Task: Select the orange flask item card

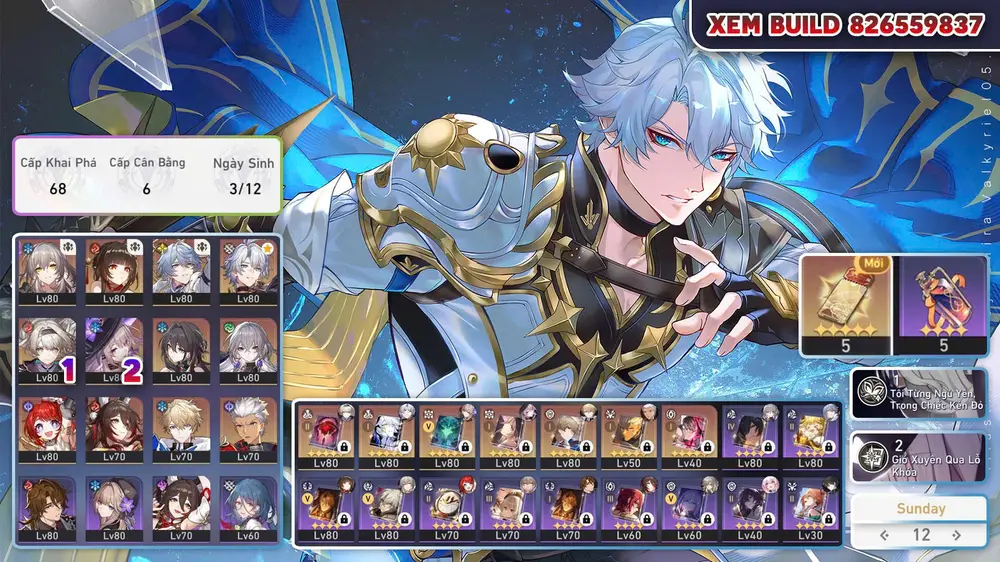Action: click(941, 304)
